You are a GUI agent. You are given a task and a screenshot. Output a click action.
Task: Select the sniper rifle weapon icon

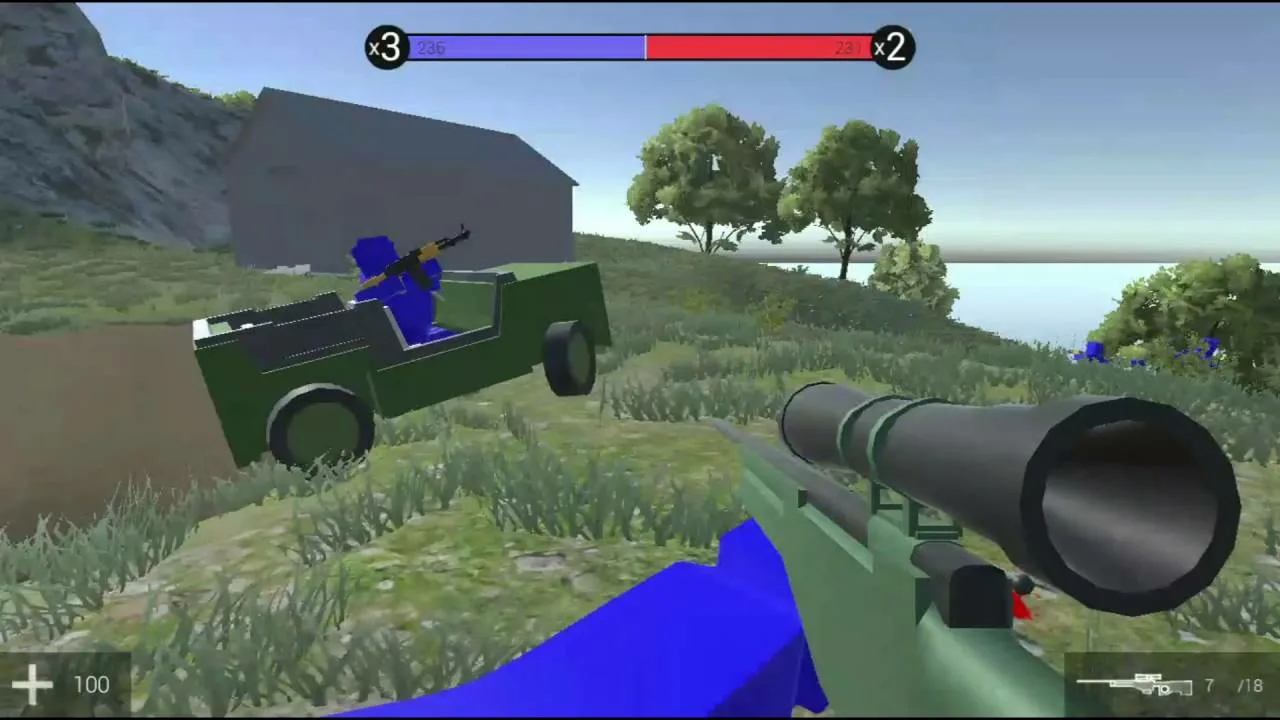tap(1135, 686)
